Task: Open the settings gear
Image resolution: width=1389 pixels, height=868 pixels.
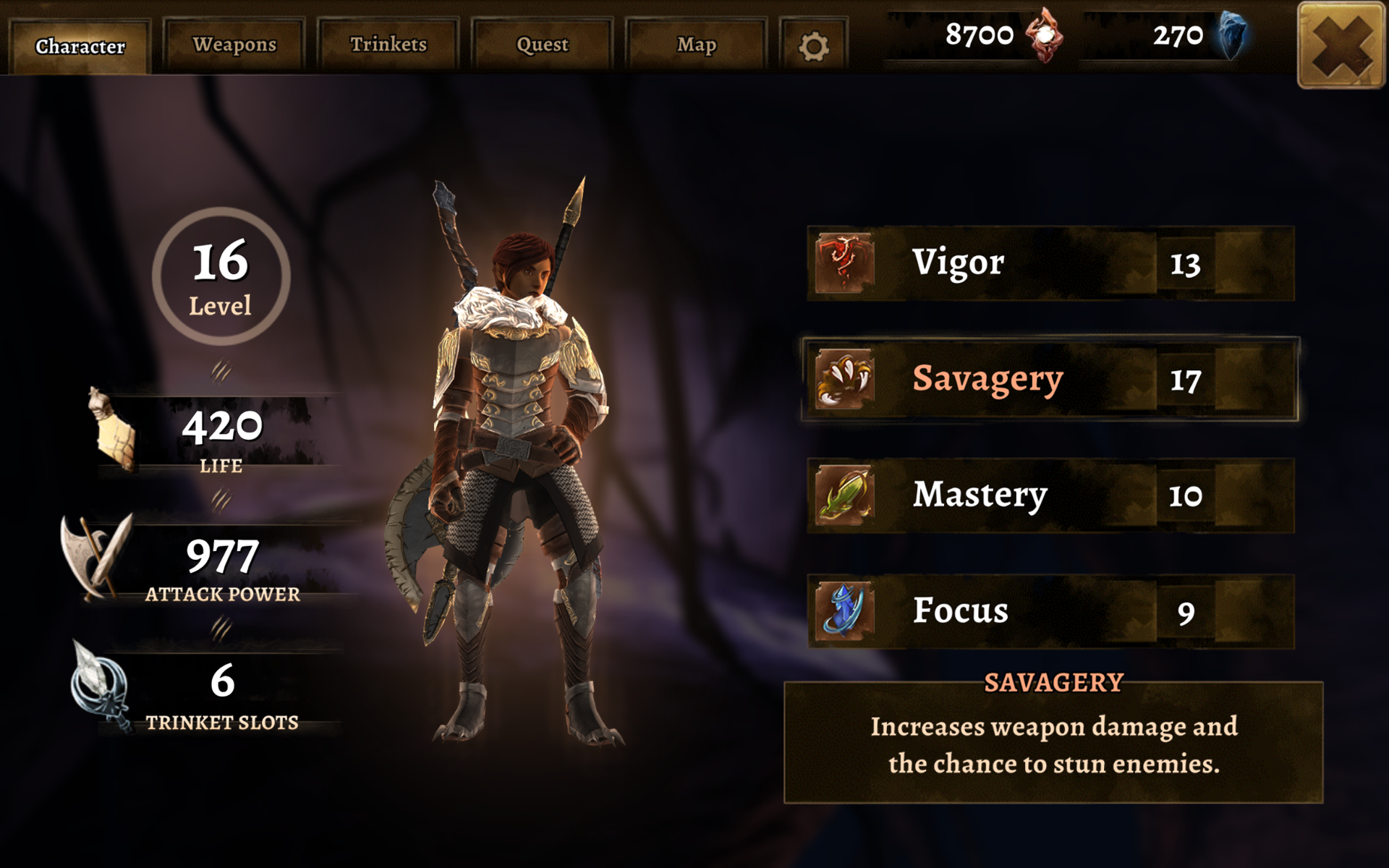Action: point(813,45)
